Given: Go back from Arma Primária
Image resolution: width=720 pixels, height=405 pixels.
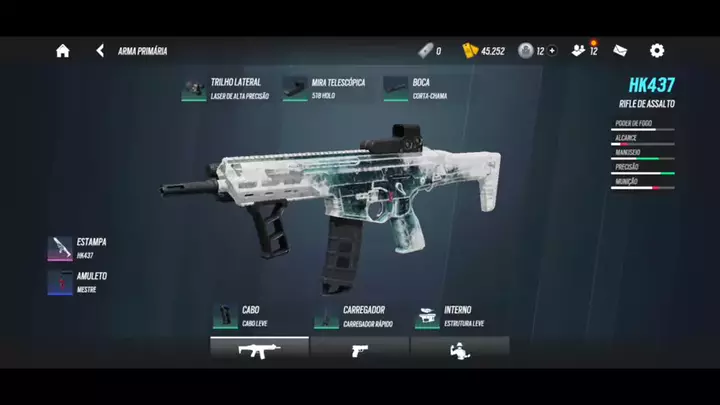Looking at the screenshot, I should click(100, 50).
